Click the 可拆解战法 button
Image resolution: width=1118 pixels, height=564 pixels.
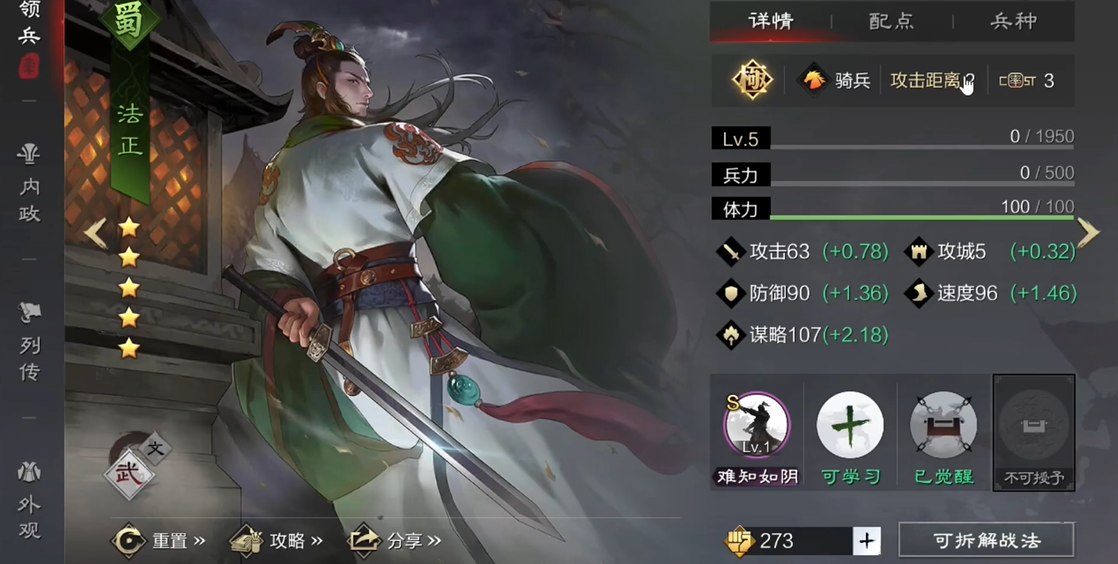[x=986, y=541]
